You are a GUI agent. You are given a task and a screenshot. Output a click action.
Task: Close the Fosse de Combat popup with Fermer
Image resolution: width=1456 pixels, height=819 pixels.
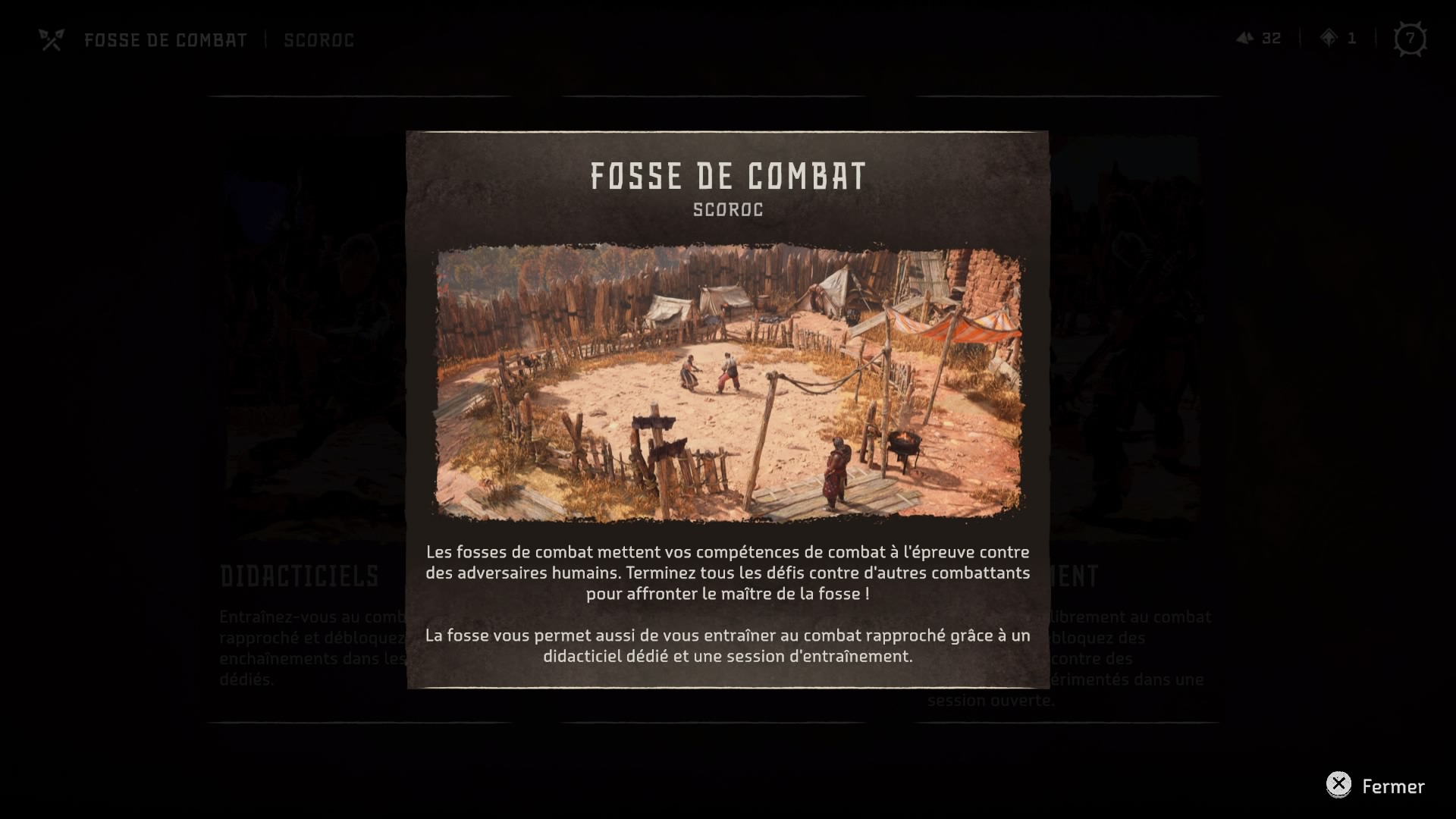[x=1376, y=786]
